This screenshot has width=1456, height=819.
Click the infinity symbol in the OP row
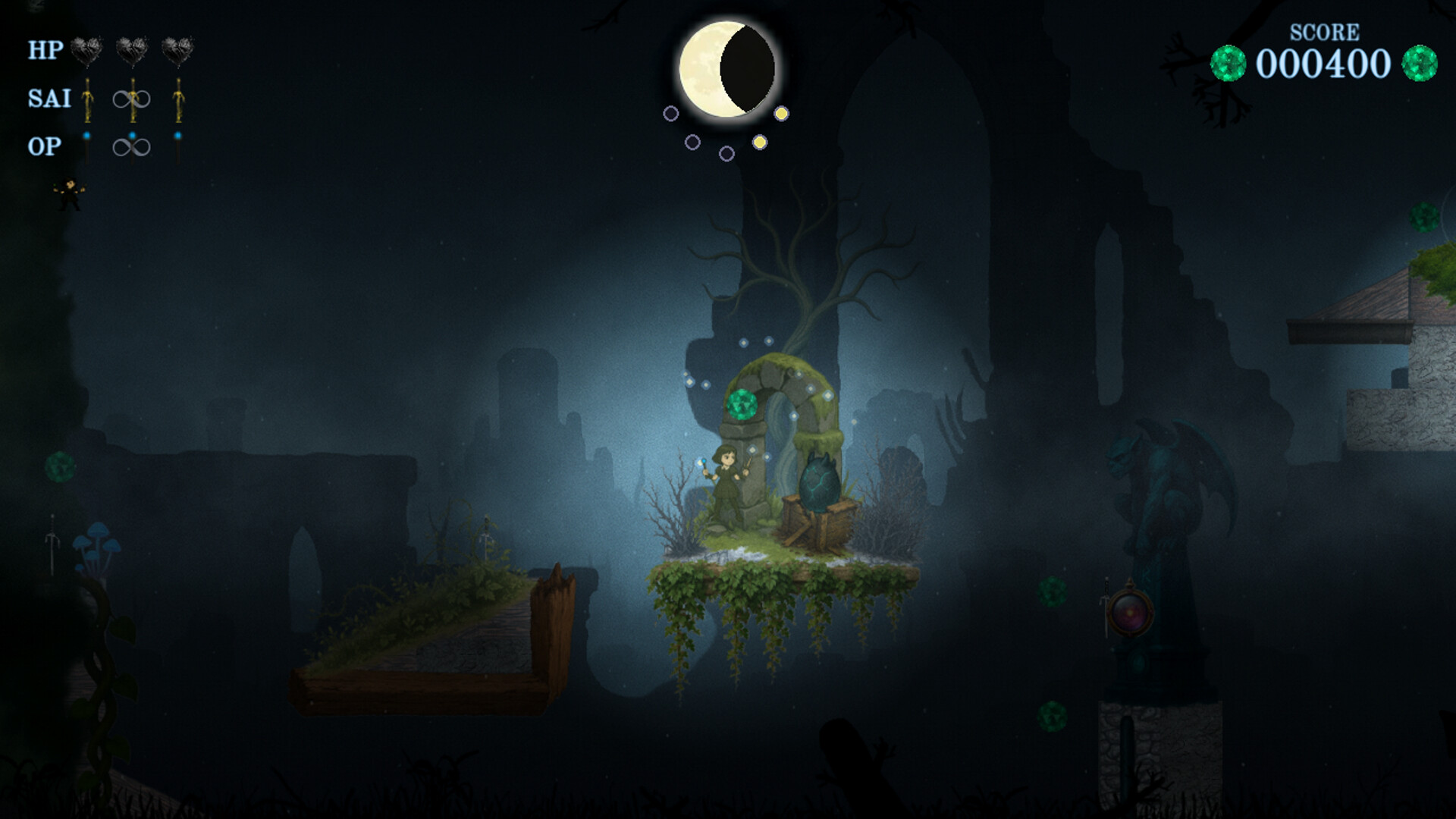[x=131, y=146]
